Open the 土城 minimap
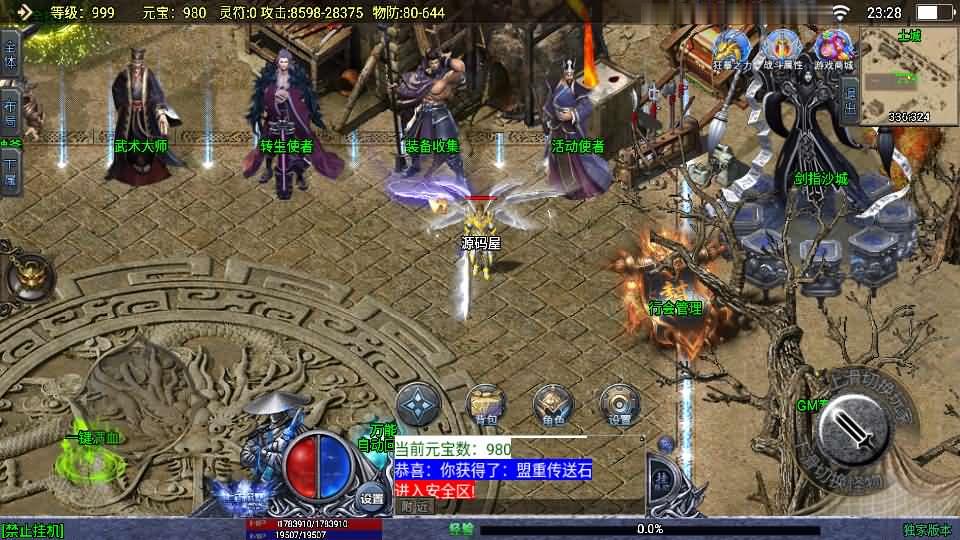This screenshot has width=960, height=540. [x=908, y=76]
